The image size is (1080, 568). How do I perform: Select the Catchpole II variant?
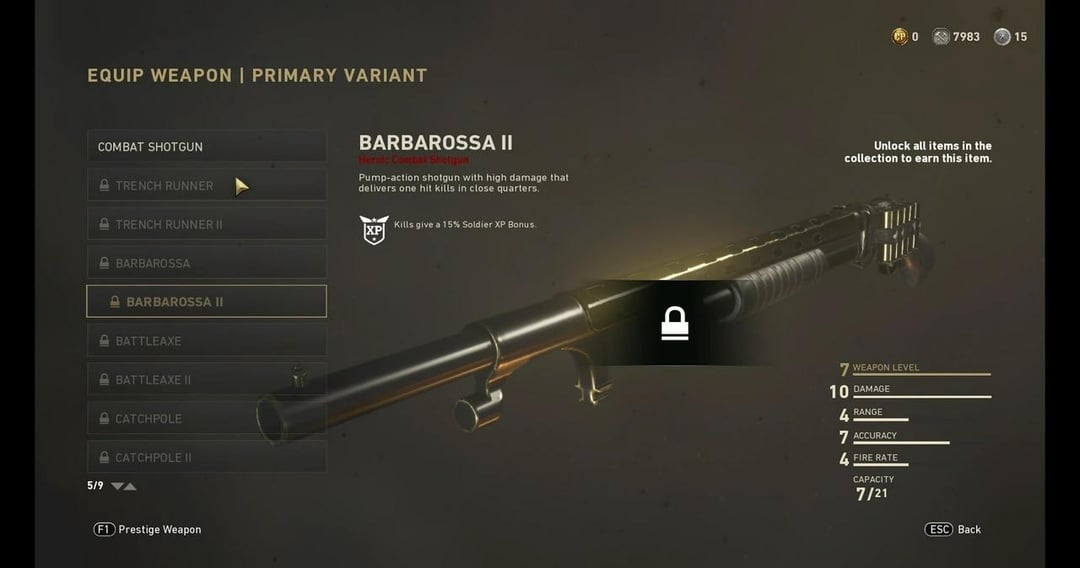pyautogui.click(x=206, y=457)
